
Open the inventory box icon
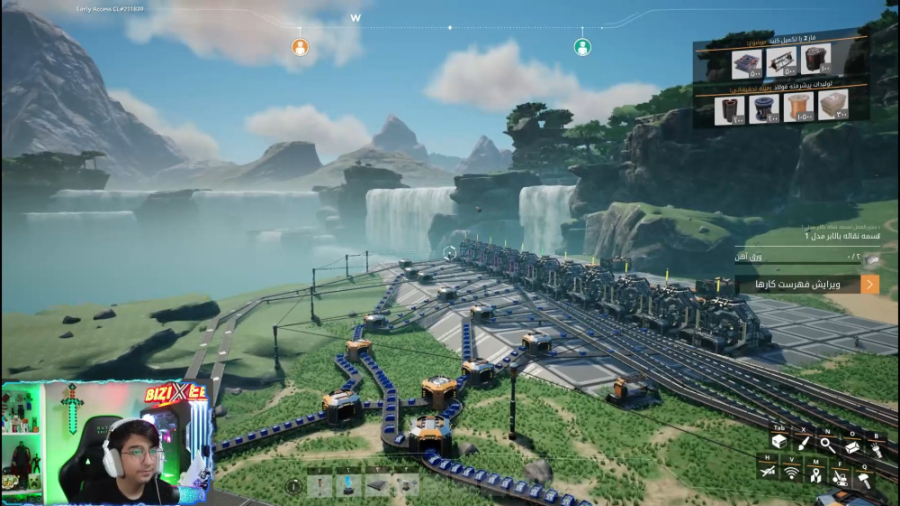[x=779, y=442]
